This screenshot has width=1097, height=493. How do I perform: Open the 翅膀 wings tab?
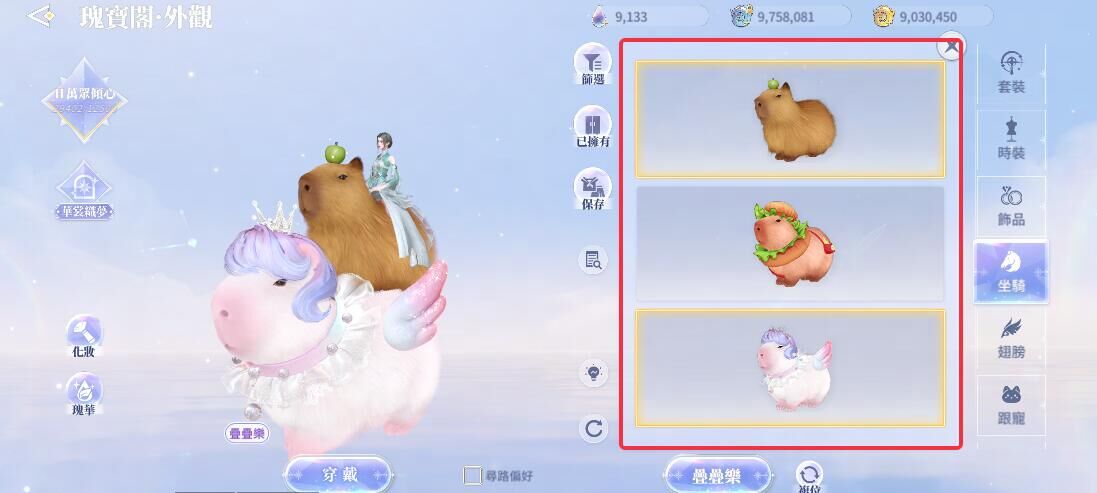pyautogui.click(x=1011, y=338)
